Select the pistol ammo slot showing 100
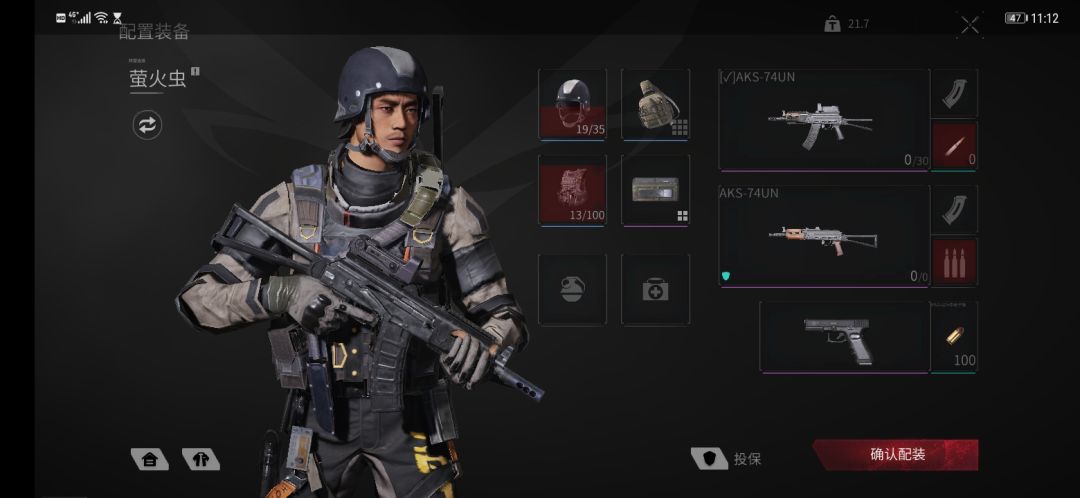 pyautogui.click(x=954, y=338)
